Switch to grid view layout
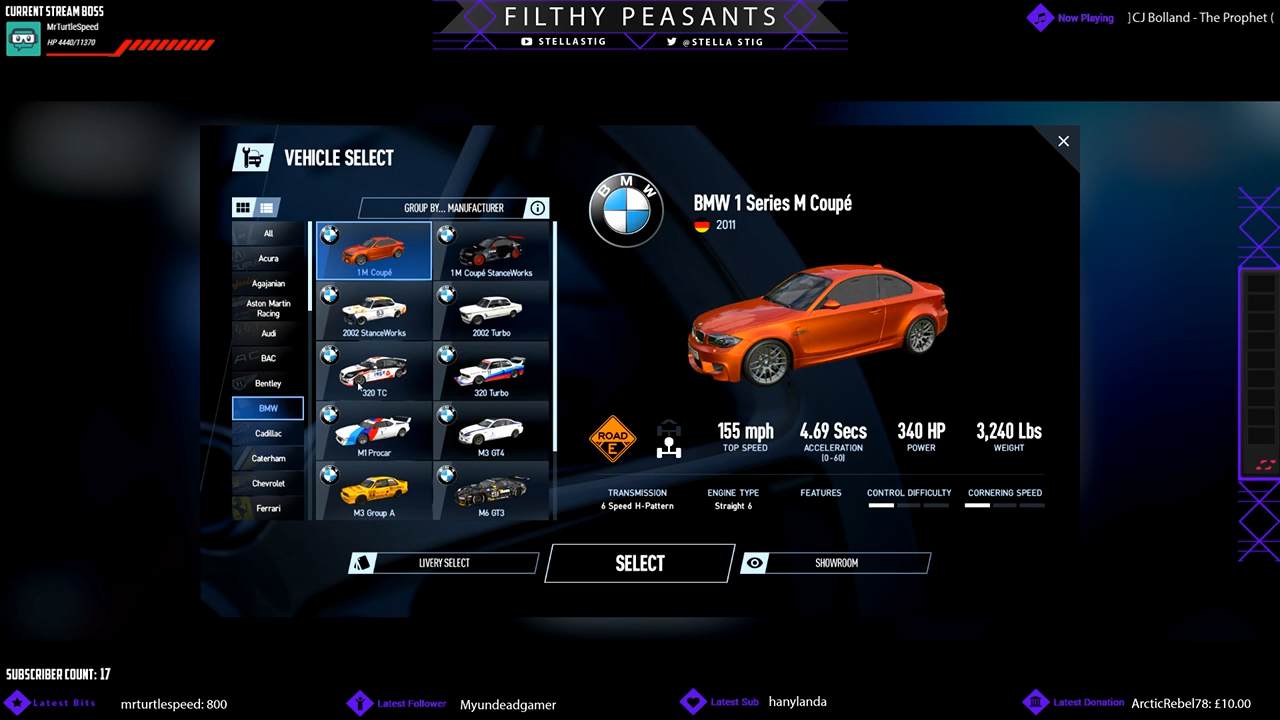The height and width of the screenshot is (720, 1280). 243,208
